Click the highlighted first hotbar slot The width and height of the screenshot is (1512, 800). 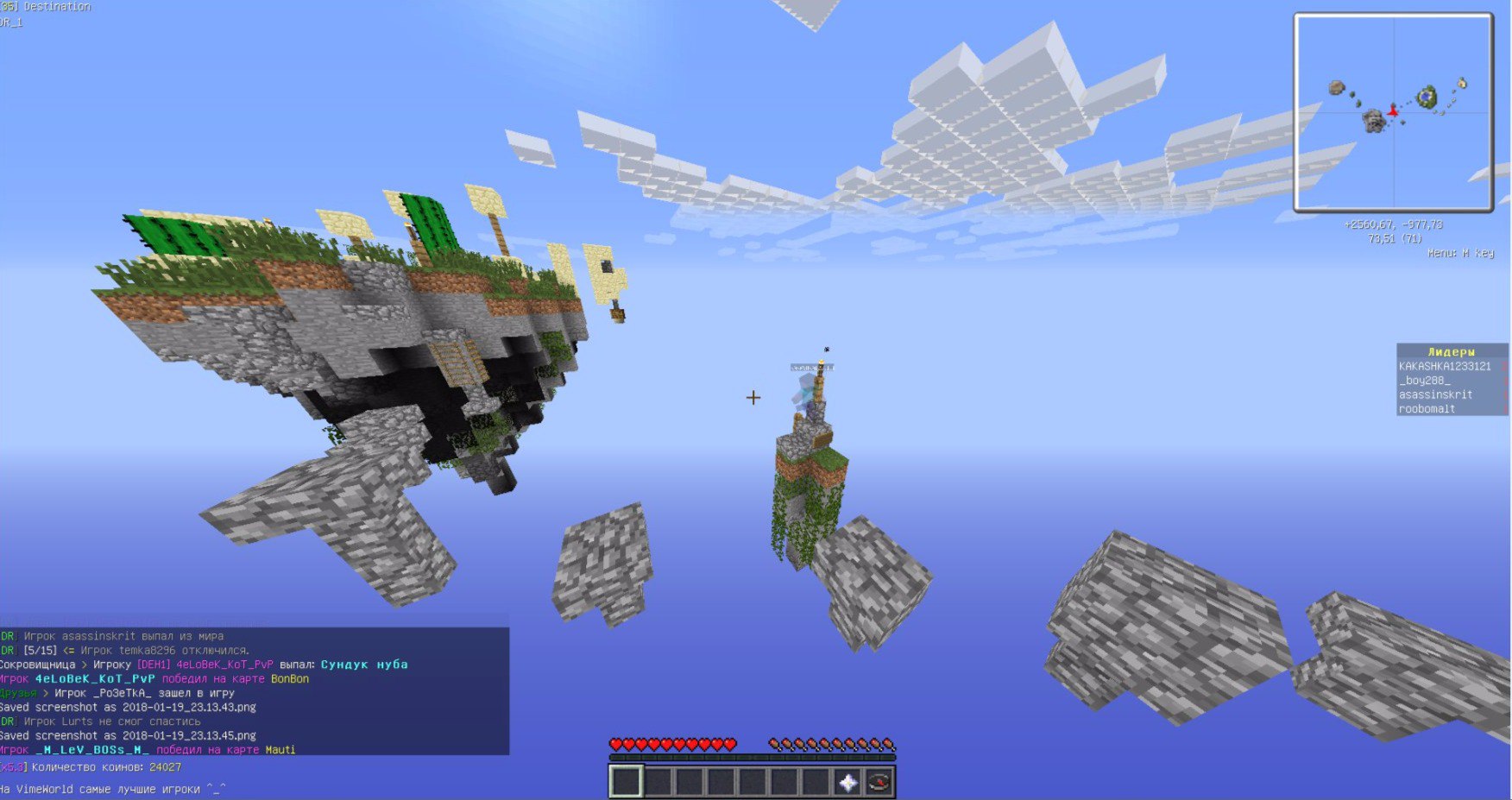tap(626, 782)
